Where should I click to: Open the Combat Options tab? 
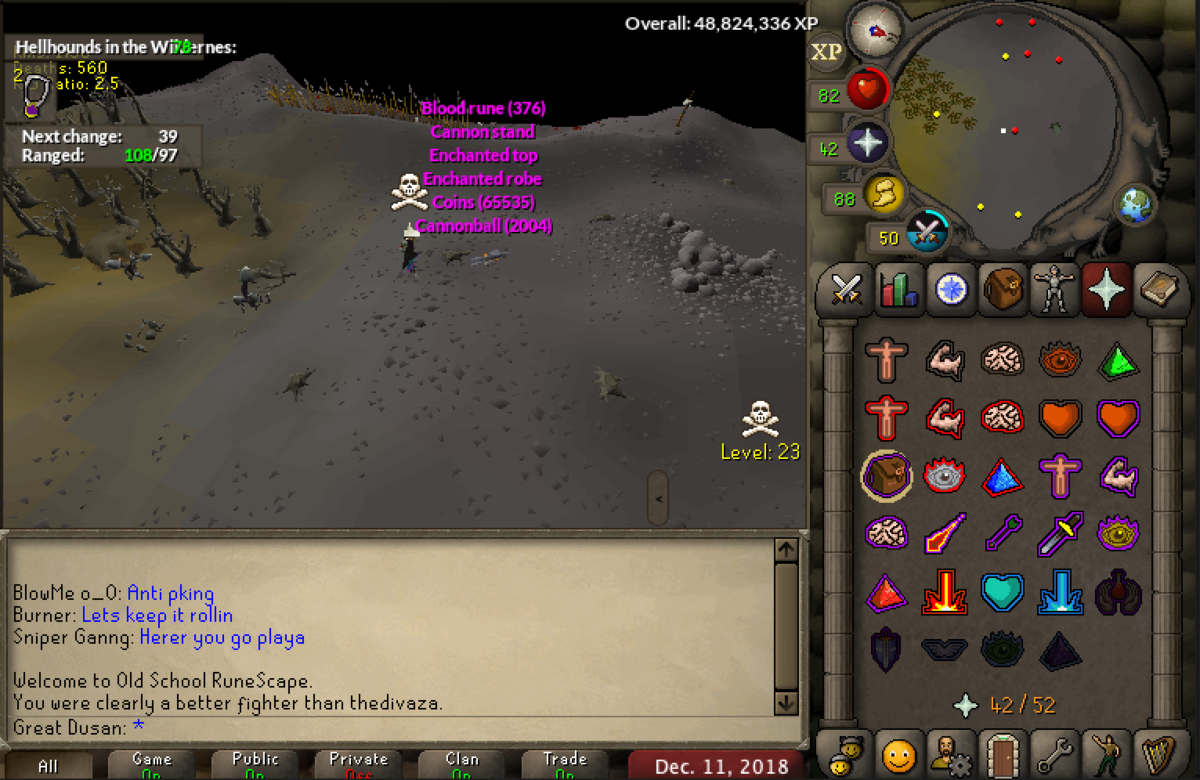847,290
